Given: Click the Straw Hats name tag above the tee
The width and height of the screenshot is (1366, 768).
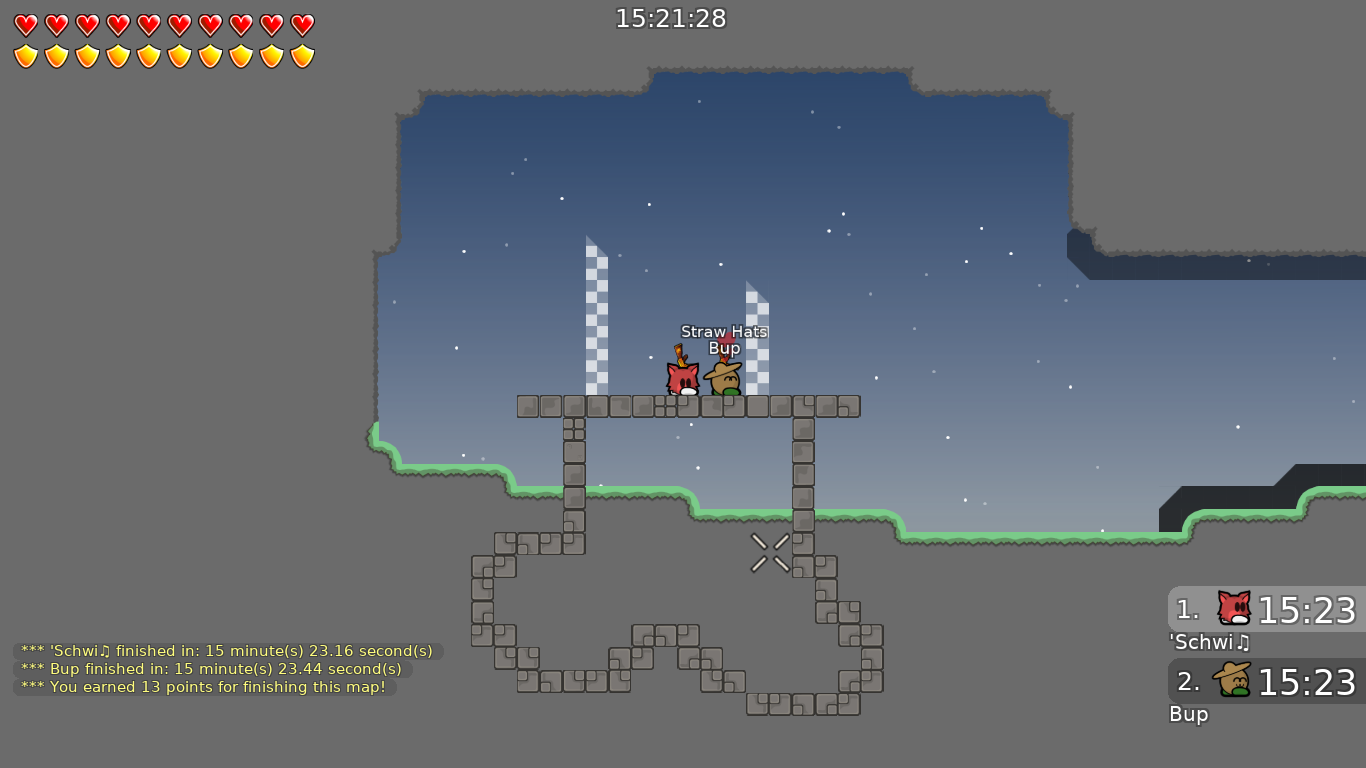Looking at the screenshot, I should pyautogui.click(x=723, y=331).
